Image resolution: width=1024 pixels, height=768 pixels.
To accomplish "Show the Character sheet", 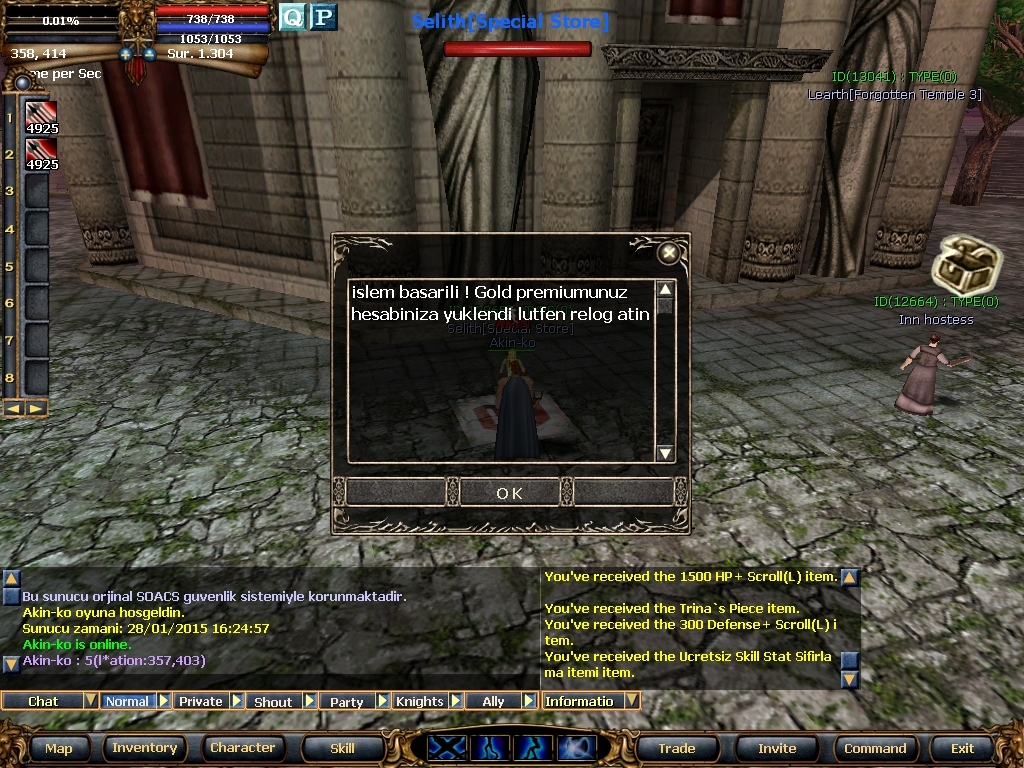I will [242, 748].
